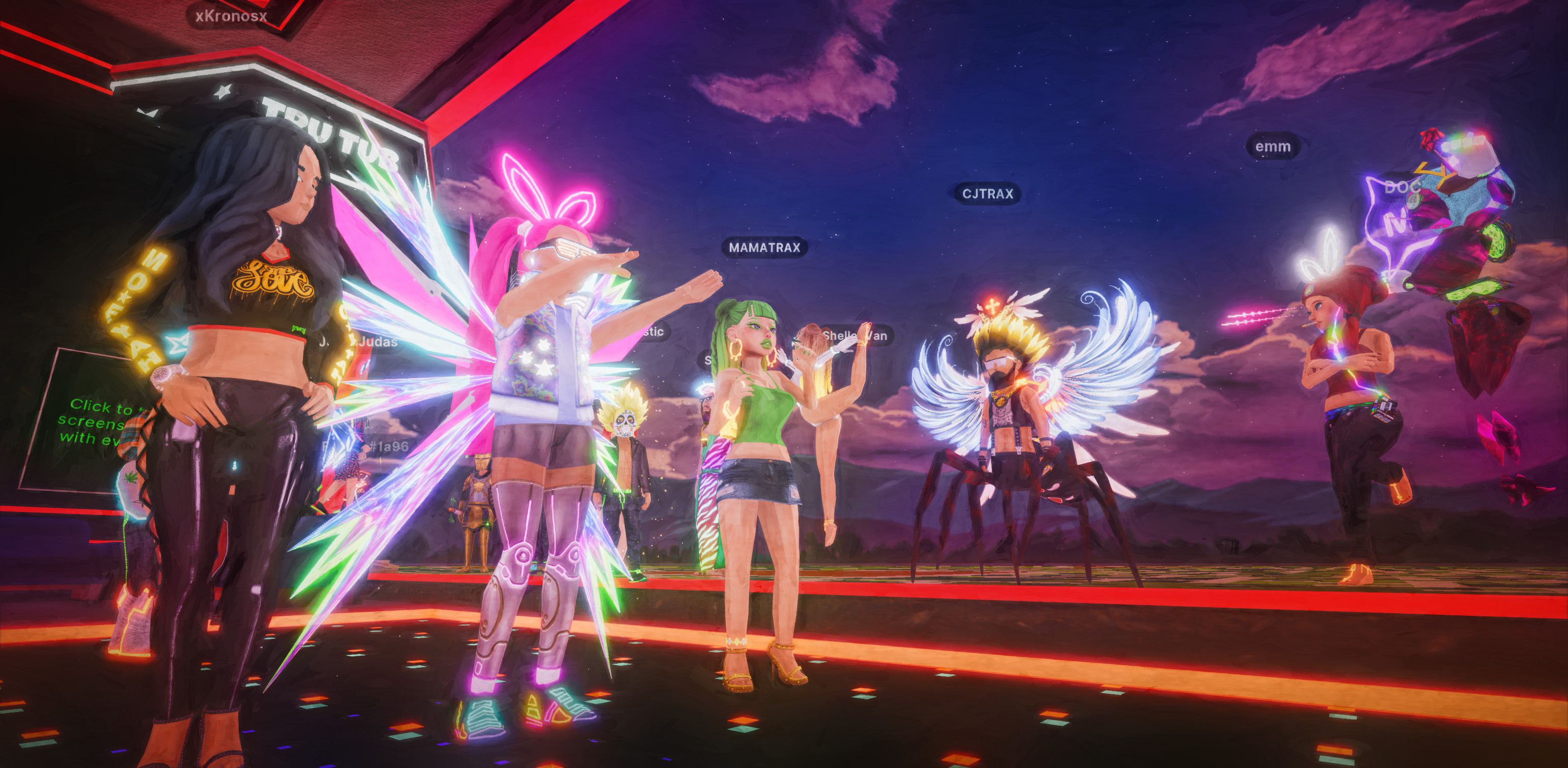Open MAMATRAX's player name tag
Screen dimensions: 1568x768
point(764,248)
